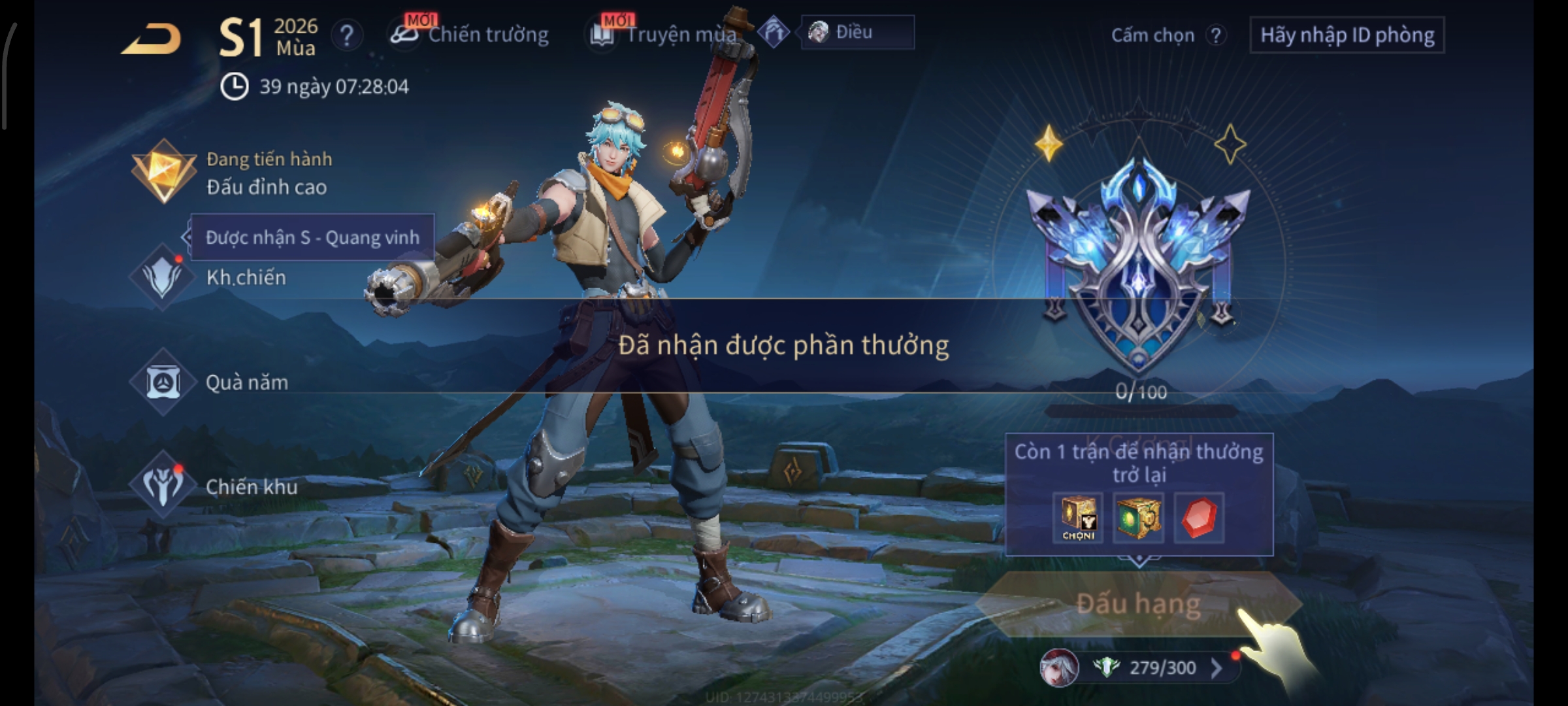This screenshot has height=706, width=1568.
Task: Click the room ID input field
Action: click(x=1347, y=35)
